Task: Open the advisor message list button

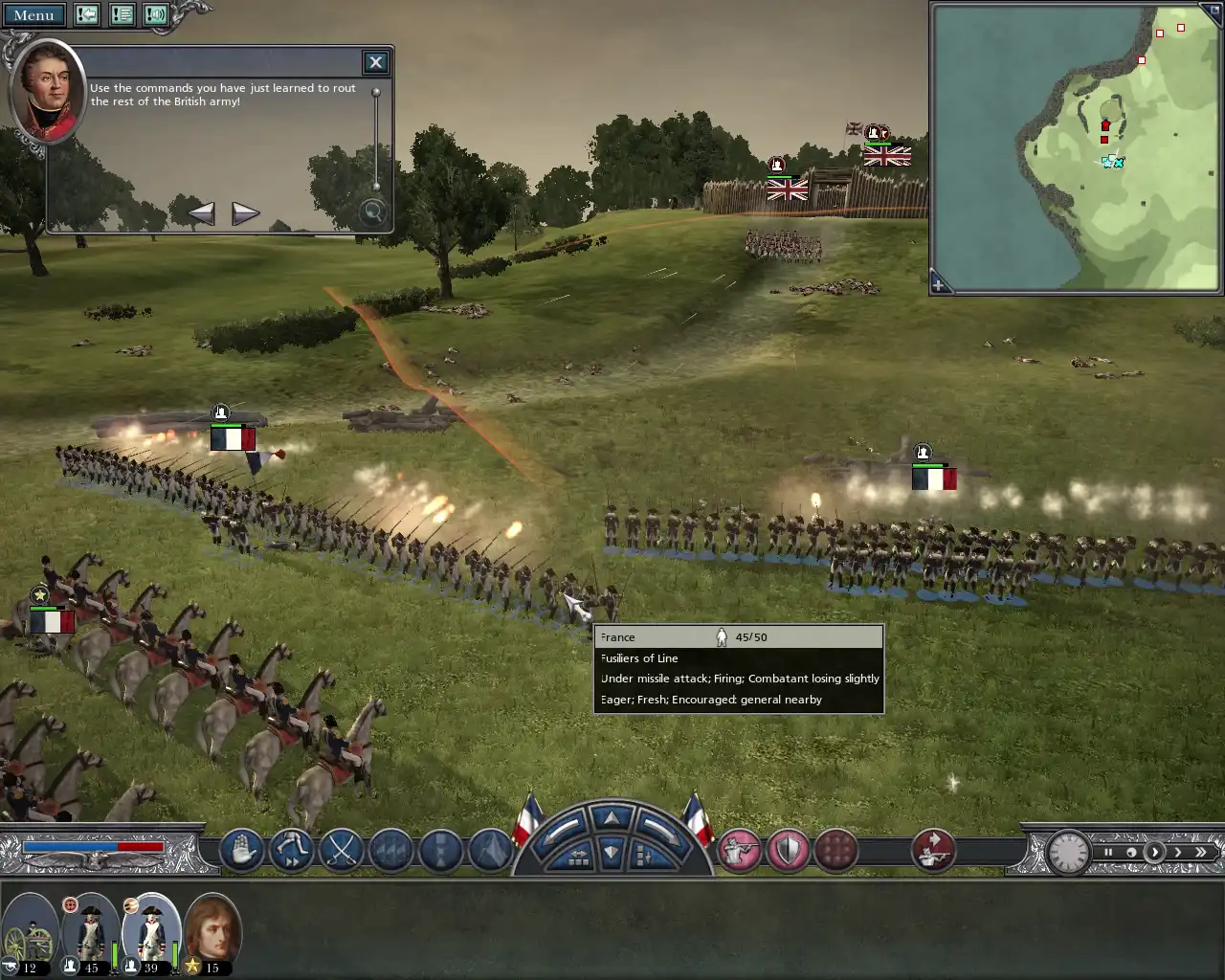Action: point(122,14)
